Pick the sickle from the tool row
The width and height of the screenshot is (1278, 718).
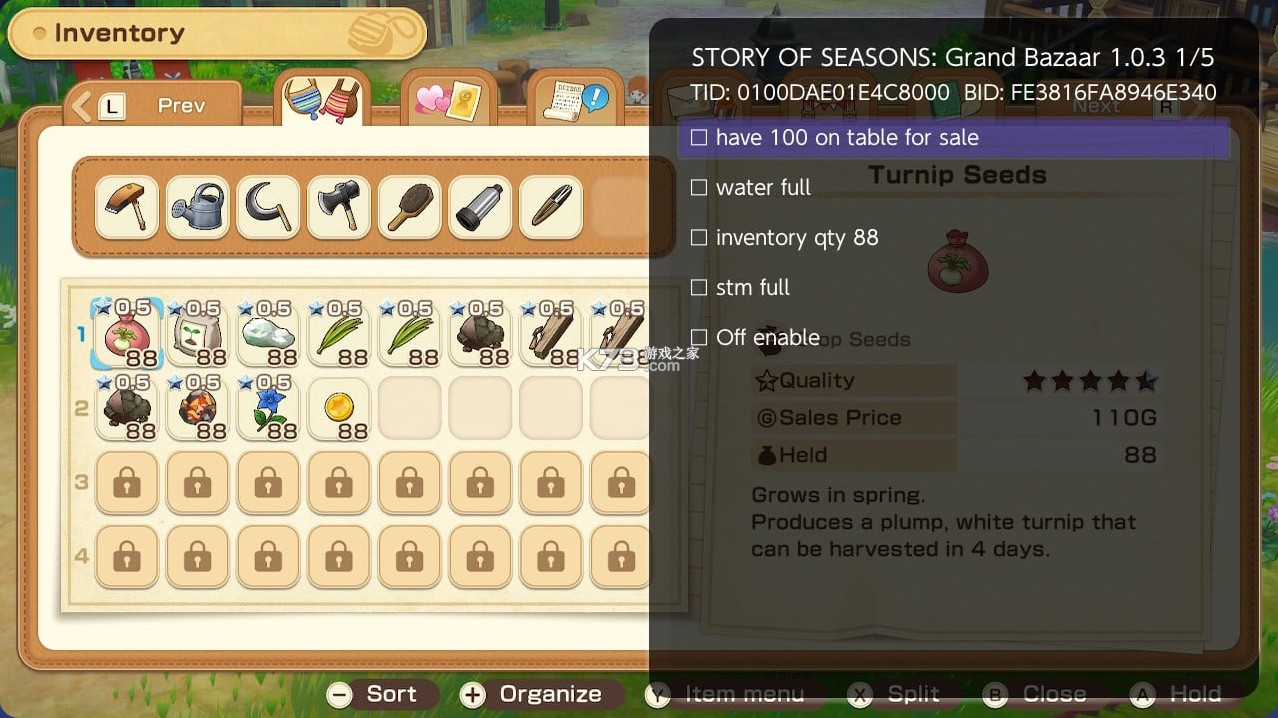269,208
